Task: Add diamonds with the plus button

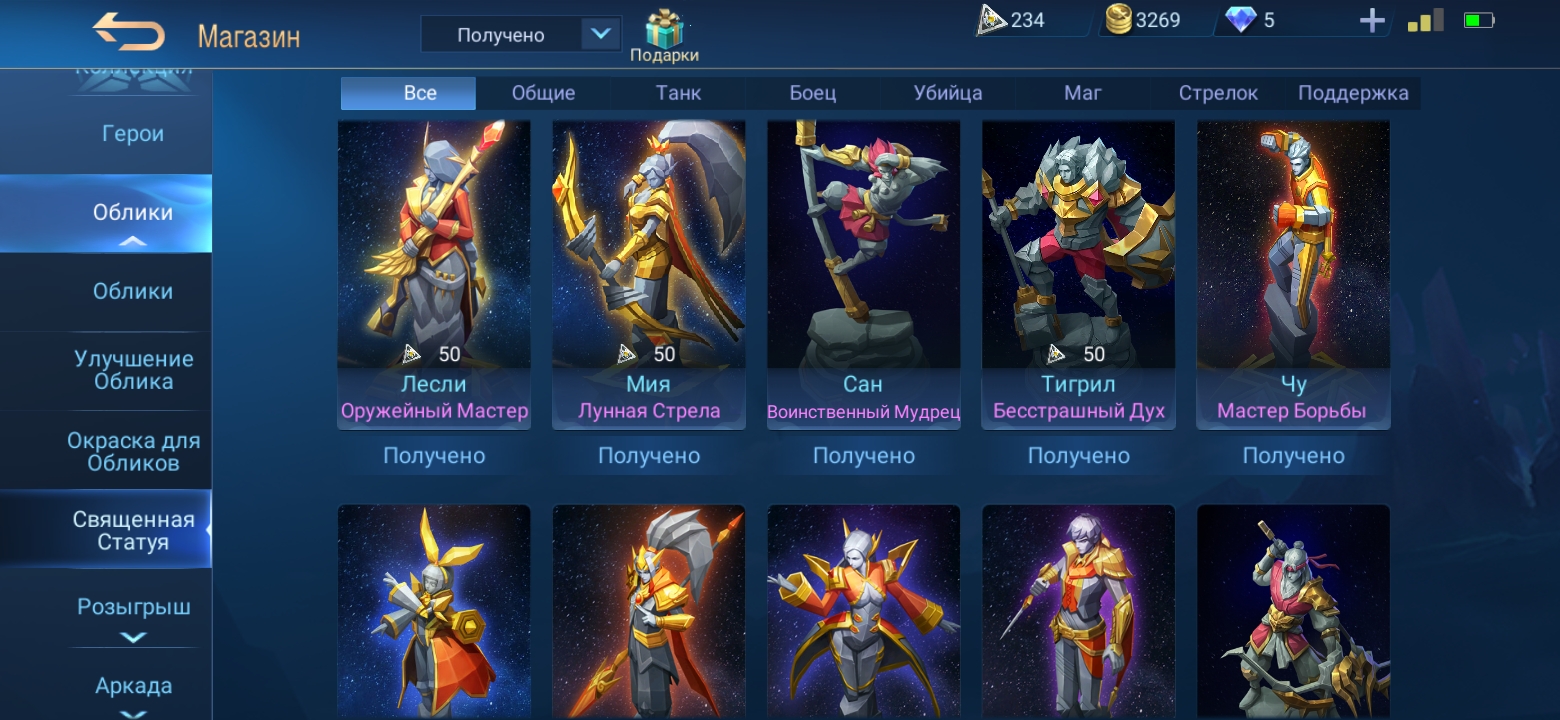Action: click(1372, 21)
